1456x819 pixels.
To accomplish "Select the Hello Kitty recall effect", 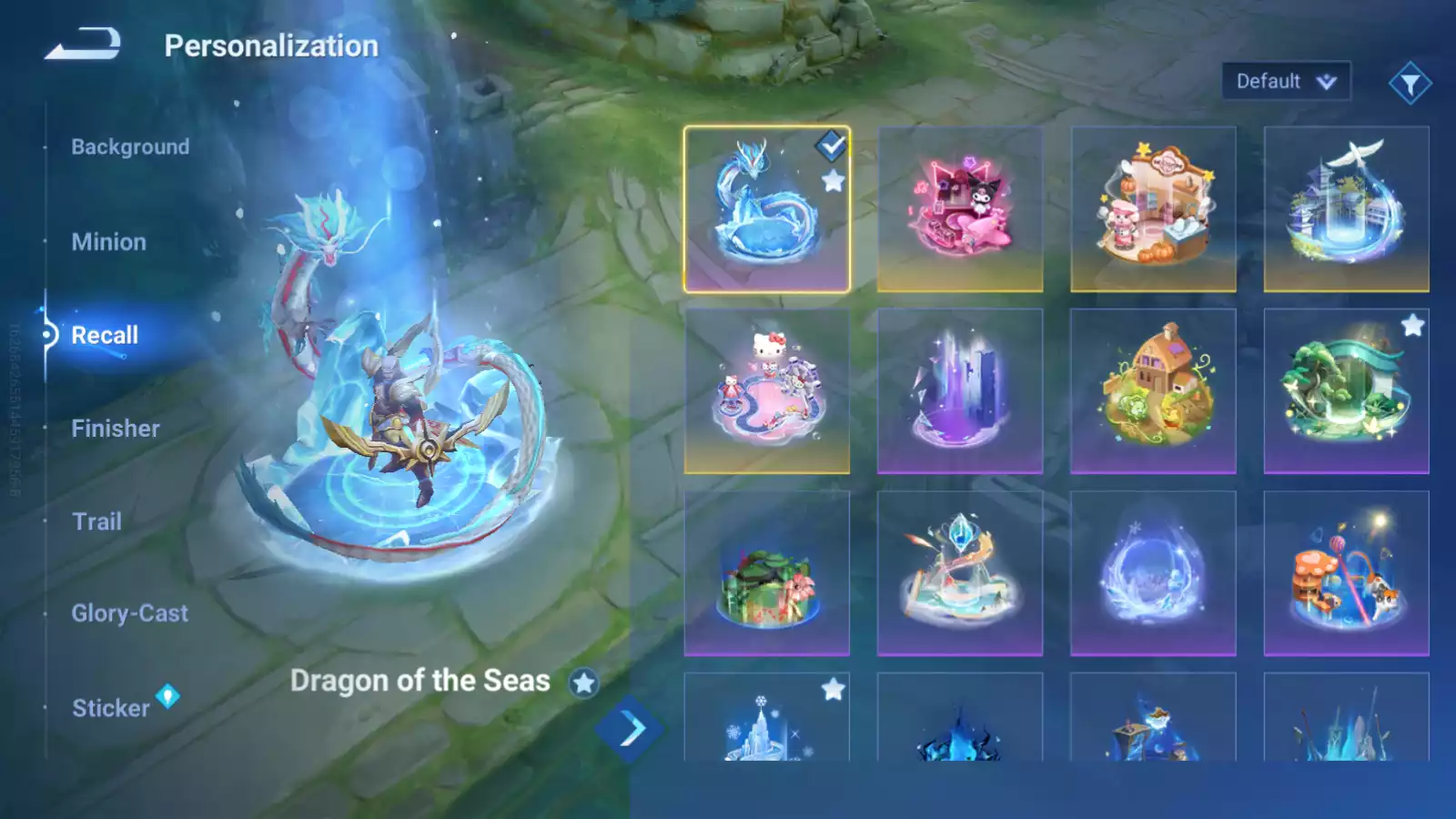I will coord(766,391).
